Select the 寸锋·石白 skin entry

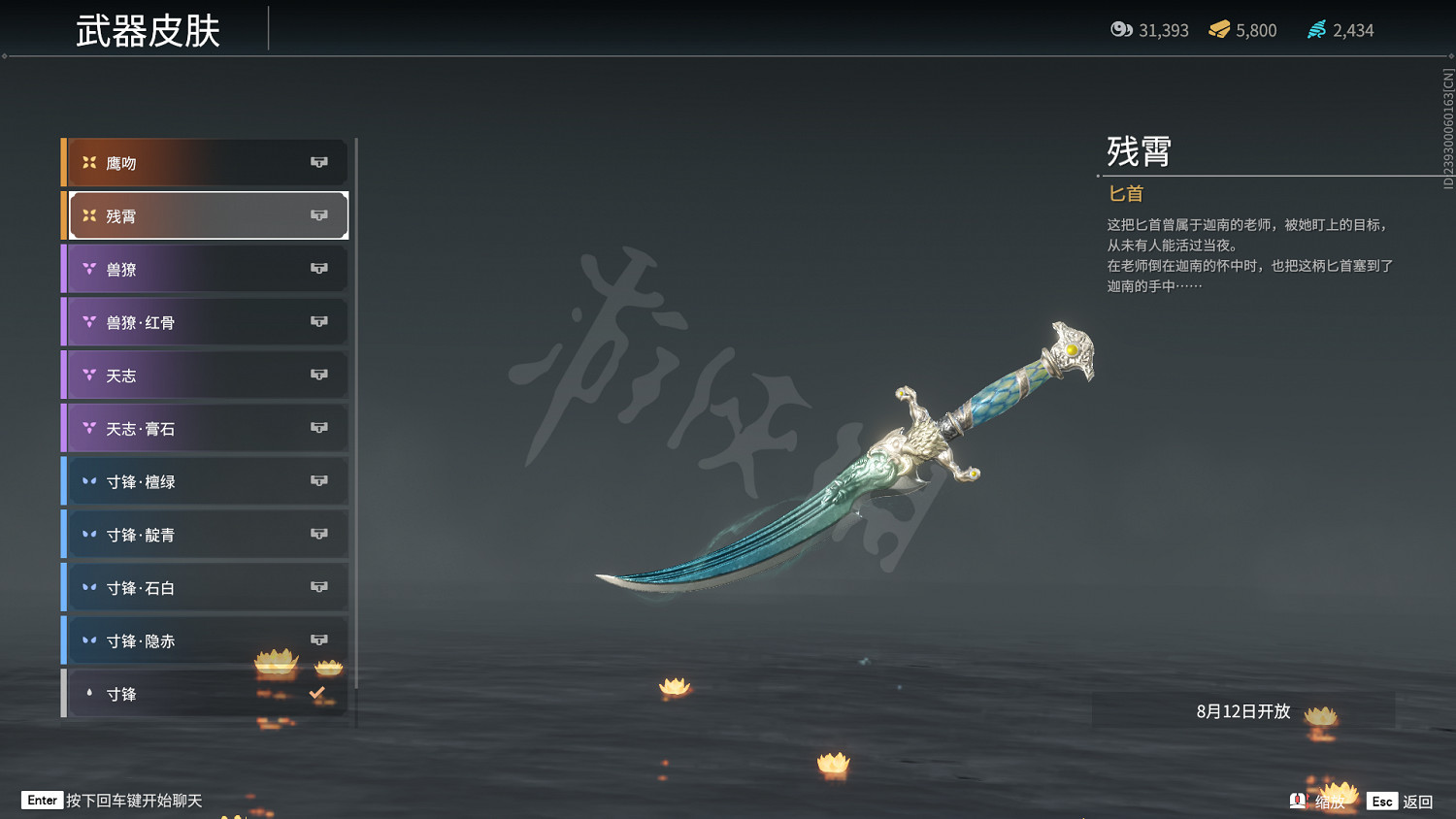[x=175, y=587]
